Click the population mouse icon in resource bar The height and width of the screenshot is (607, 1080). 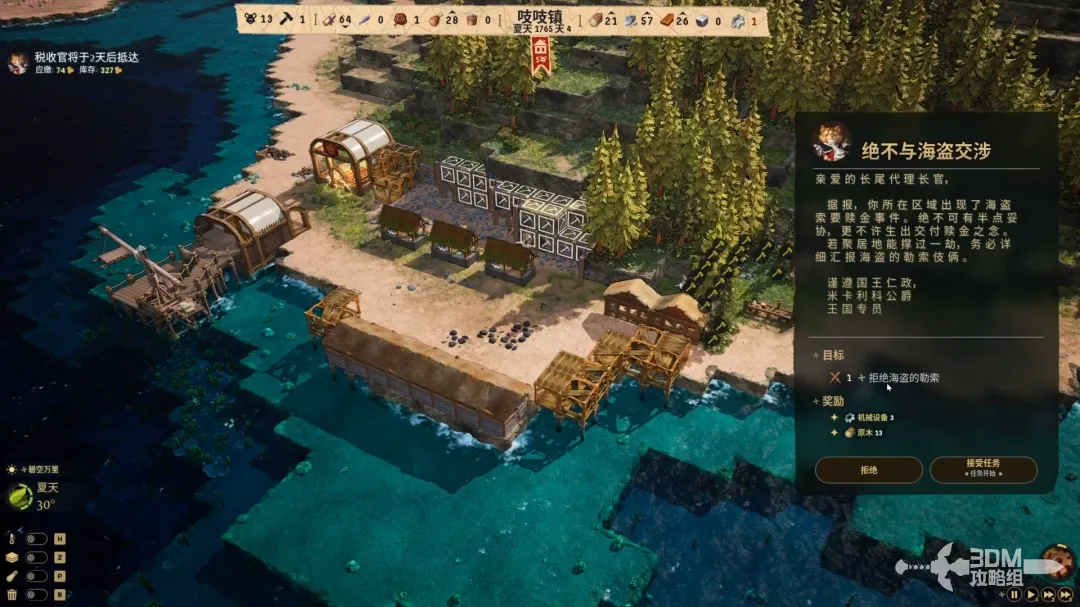click(250, 19)
